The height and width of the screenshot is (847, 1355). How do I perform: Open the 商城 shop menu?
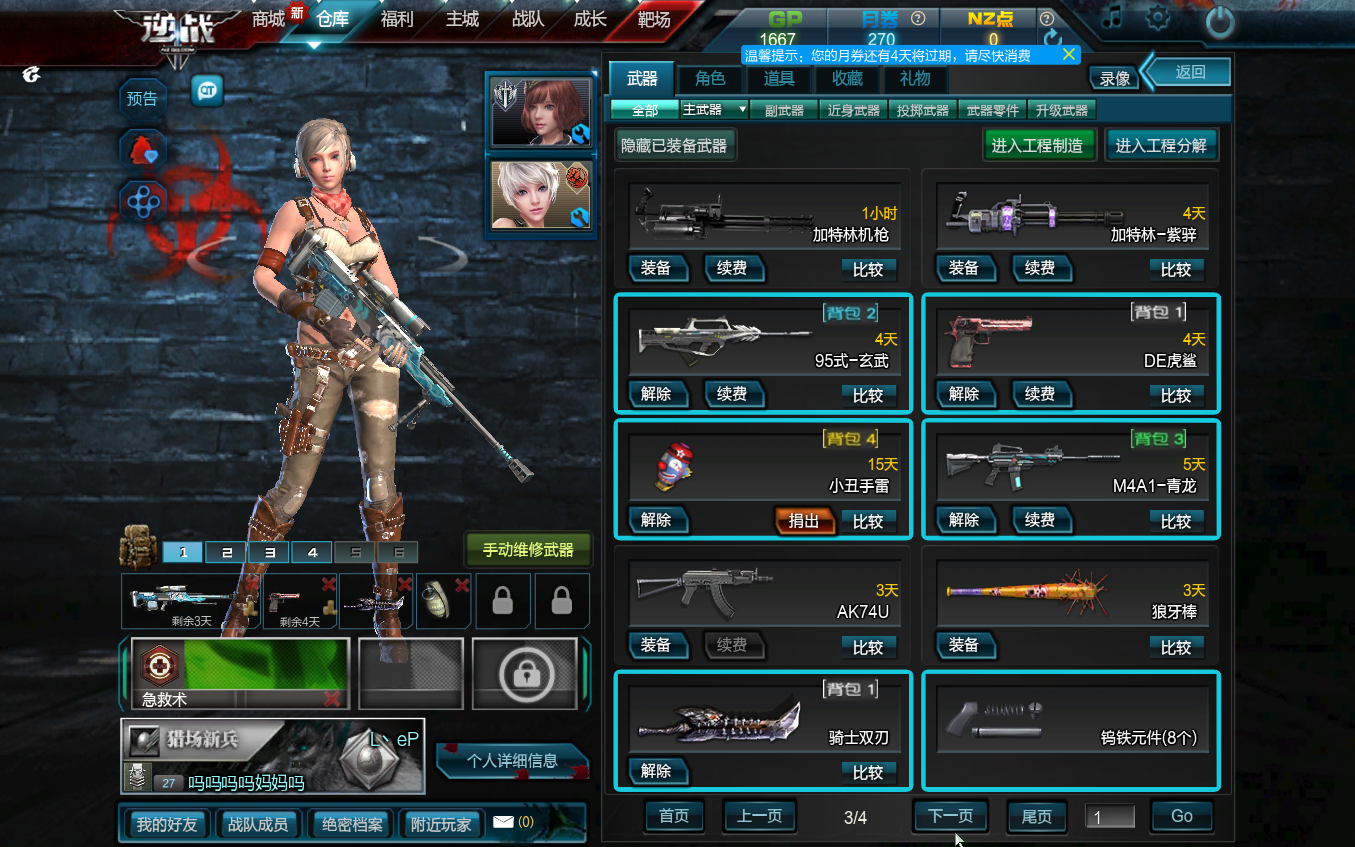[x=268, y=19]
